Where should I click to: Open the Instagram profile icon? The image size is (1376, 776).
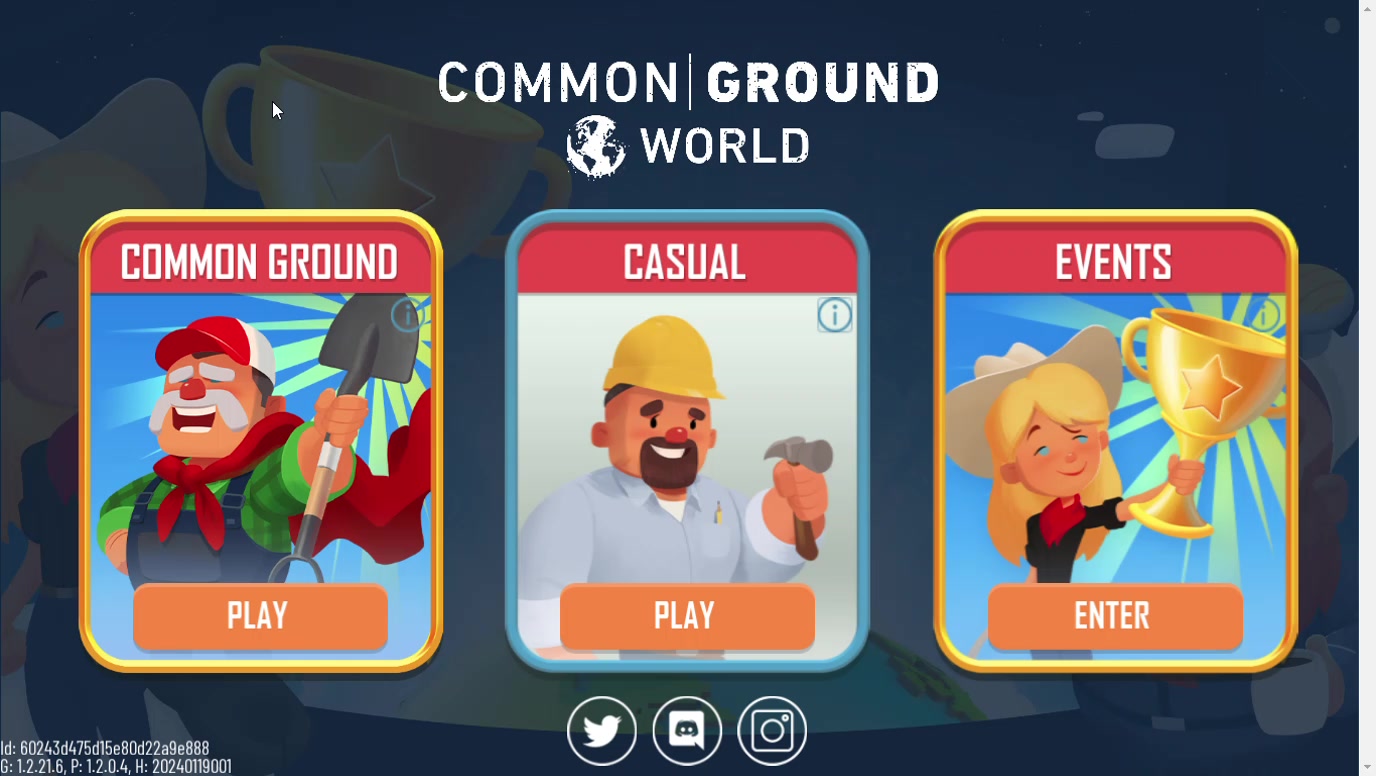[772, 731]
